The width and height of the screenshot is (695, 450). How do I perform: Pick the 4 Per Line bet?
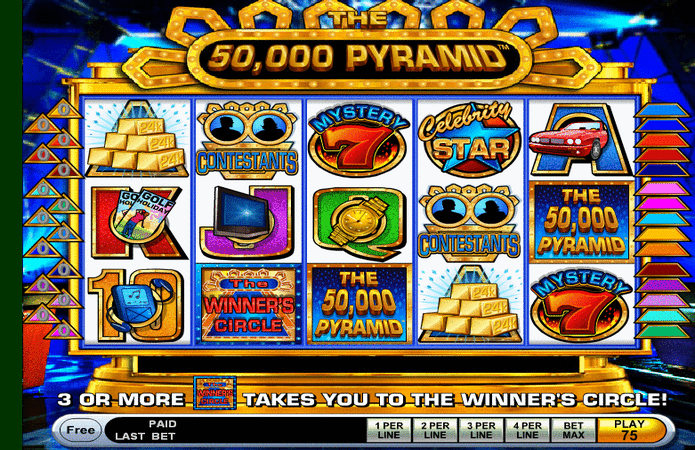click(529, 431)
